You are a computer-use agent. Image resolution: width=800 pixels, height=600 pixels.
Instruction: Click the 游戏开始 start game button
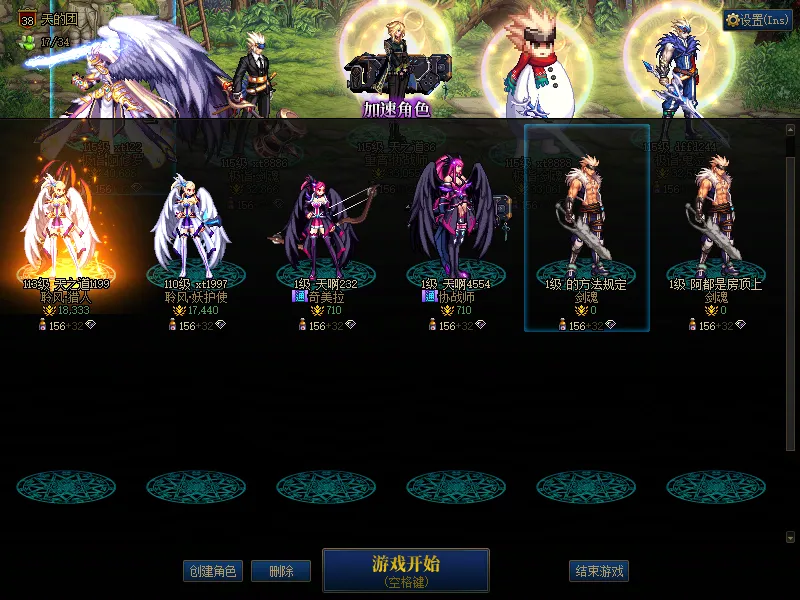pyautogui.click(x=405, y=570)
